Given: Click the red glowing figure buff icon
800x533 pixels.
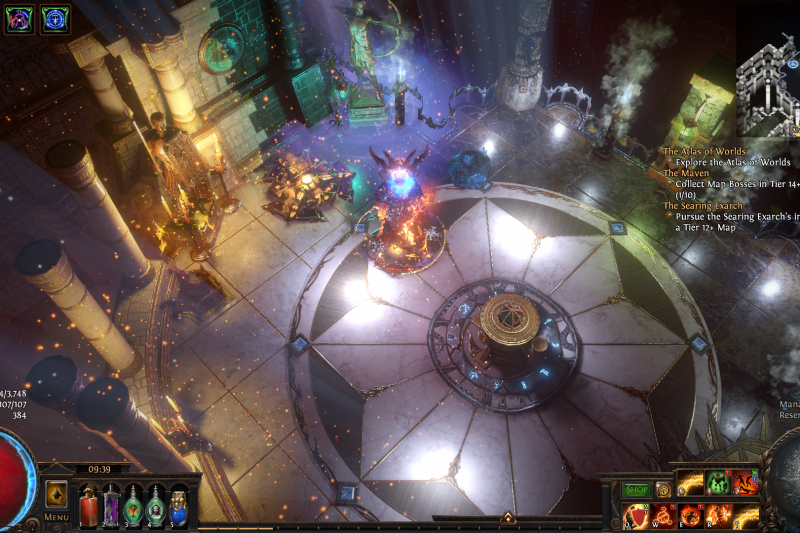Looking at the screenshot, I should point(21,19).
